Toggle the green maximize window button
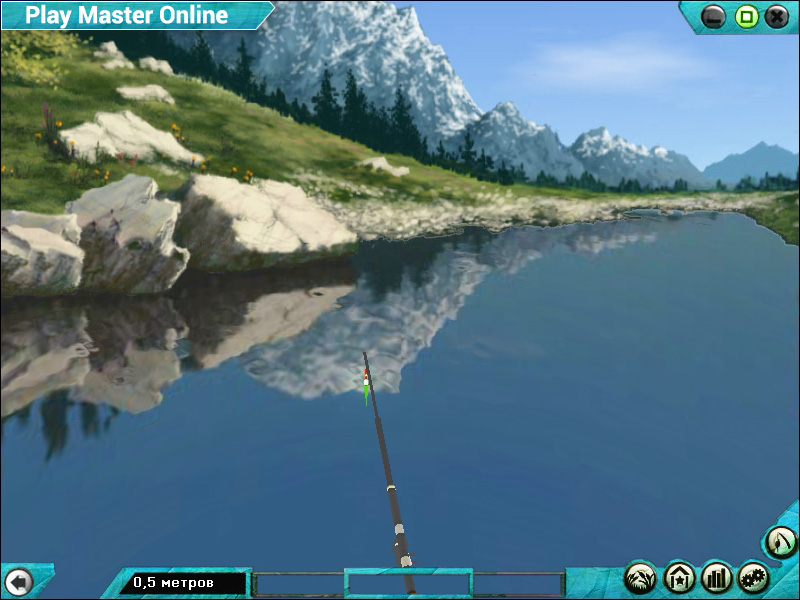The image size is (800, 600). coord(745,16)
